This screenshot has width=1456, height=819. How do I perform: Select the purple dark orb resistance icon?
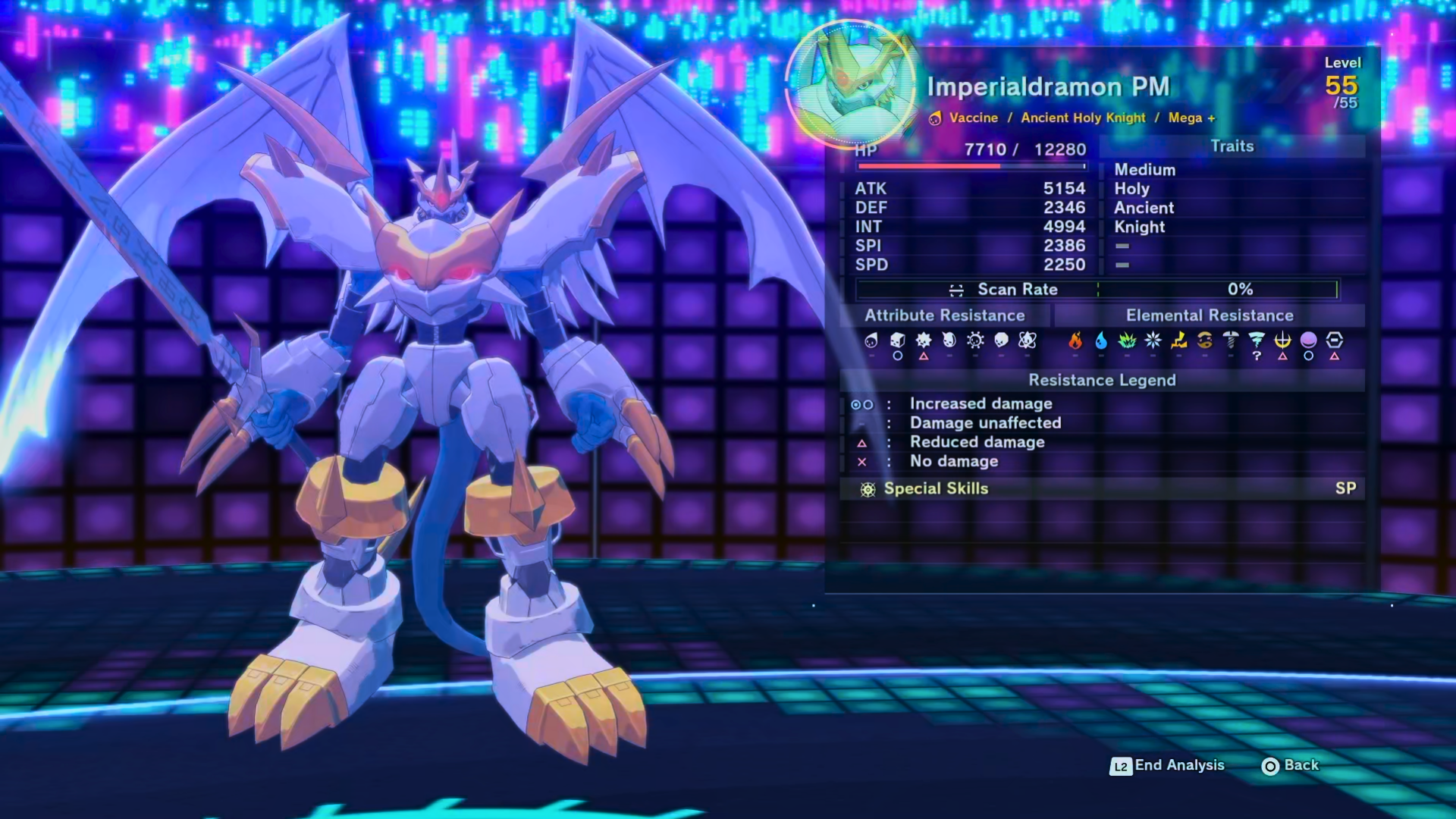tap(1308, 340)
